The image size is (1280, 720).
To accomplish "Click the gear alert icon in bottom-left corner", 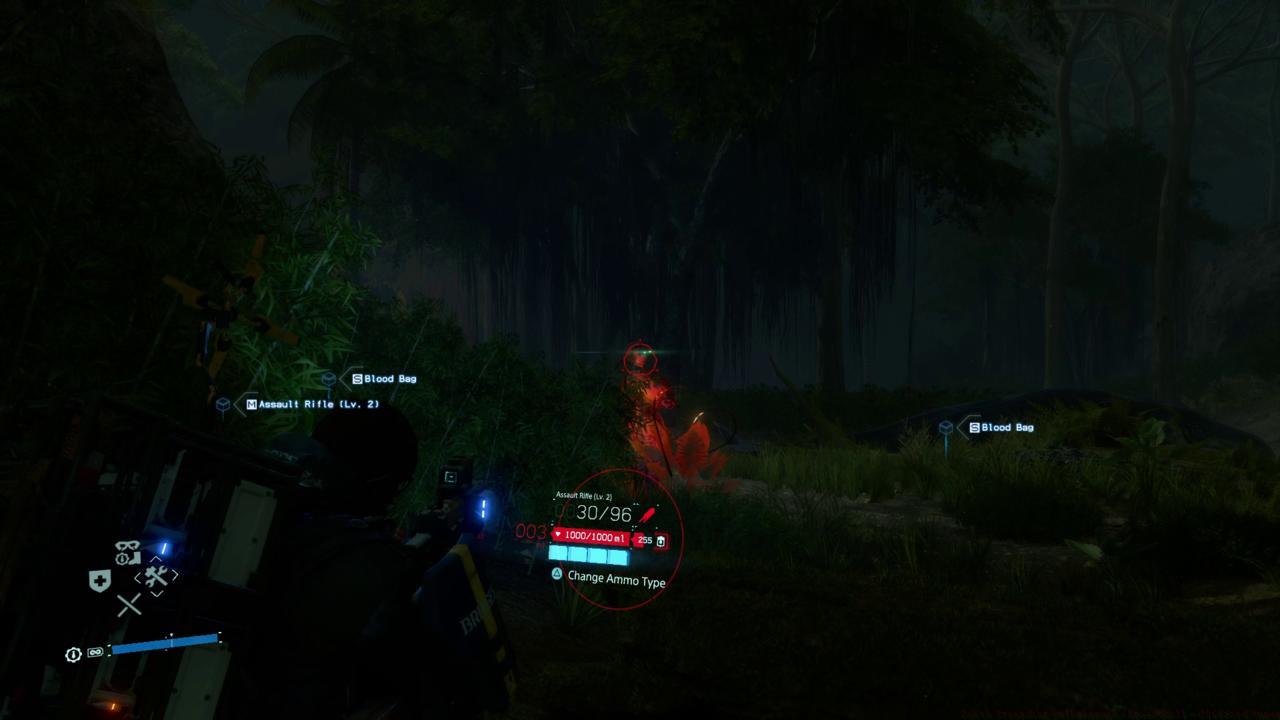I will click(72, 653).
